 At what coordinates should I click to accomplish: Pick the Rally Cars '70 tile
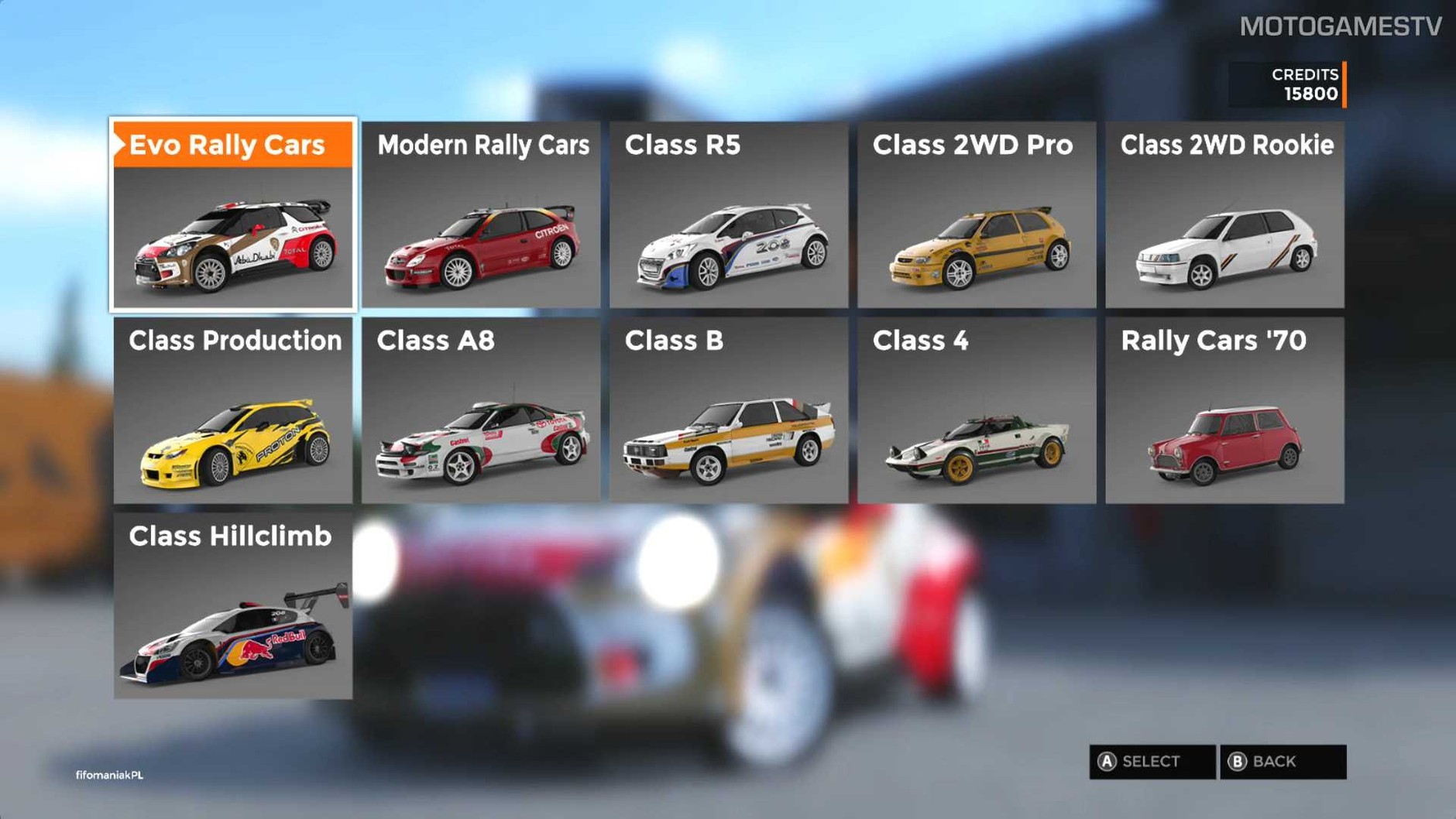[1224, 410]
